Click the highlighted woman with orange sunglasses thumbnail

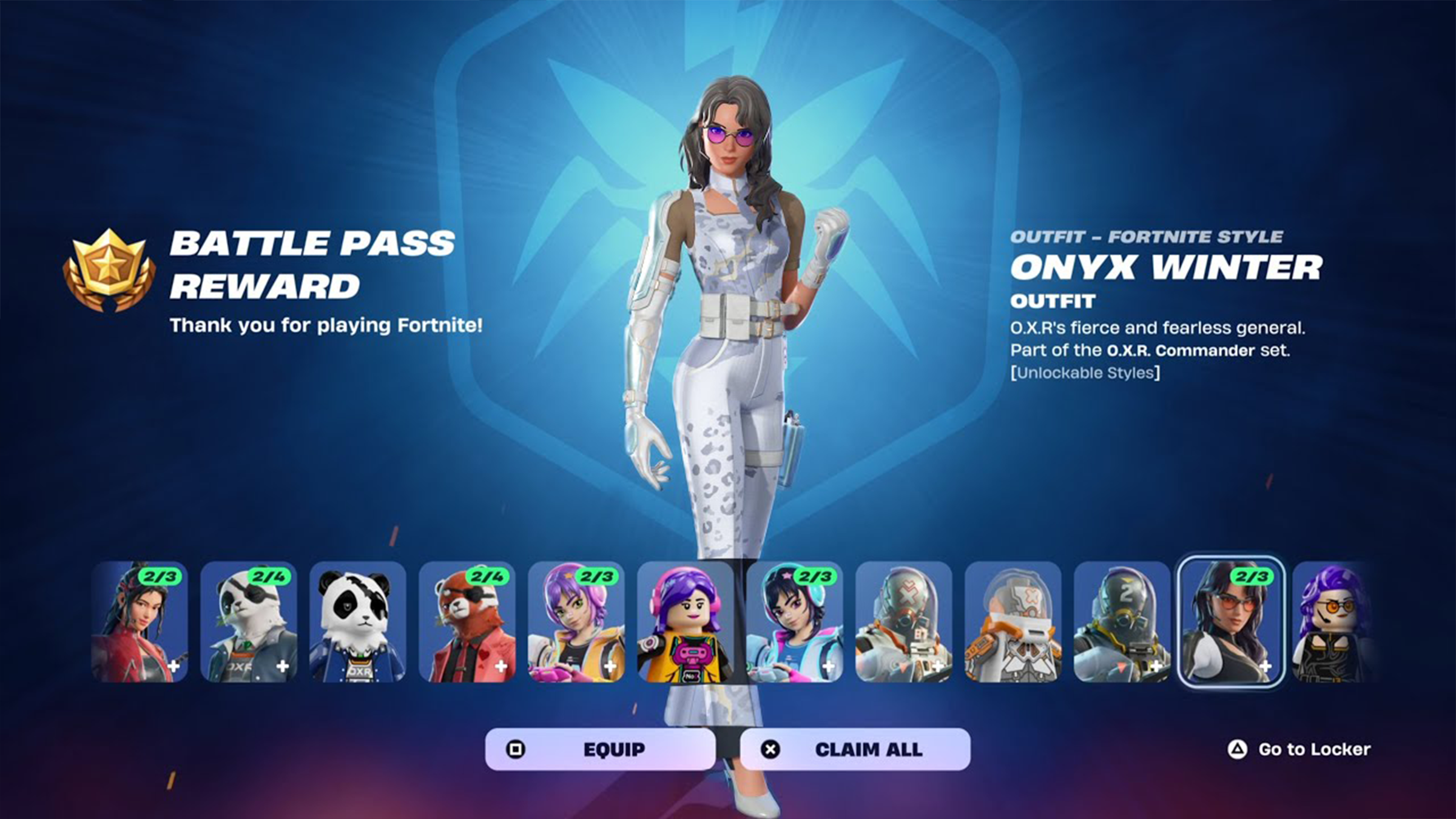(1230, 622)
